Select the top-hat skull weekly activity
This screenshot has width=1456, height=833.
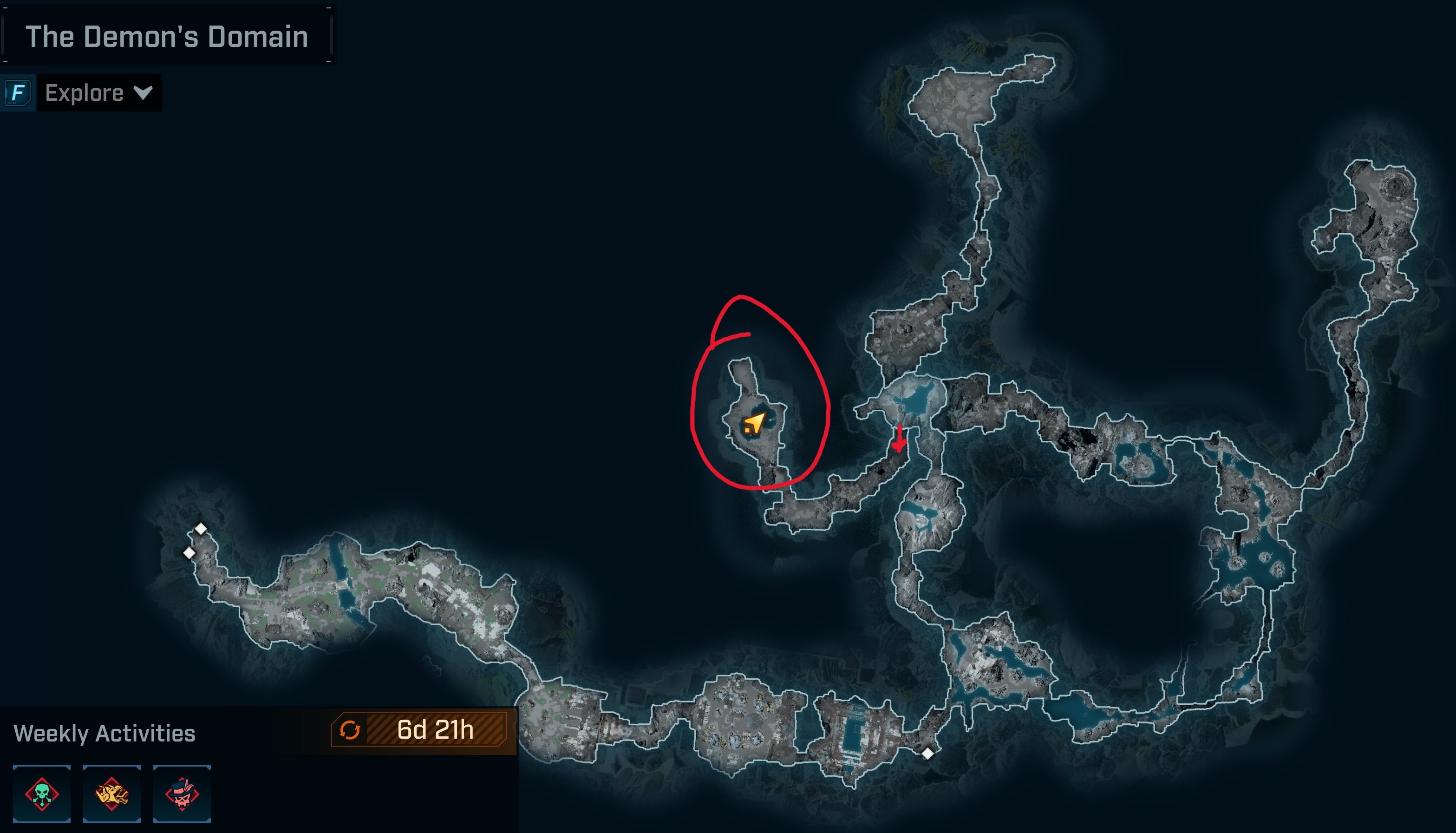pyautogui.click(x=182, y=794)
